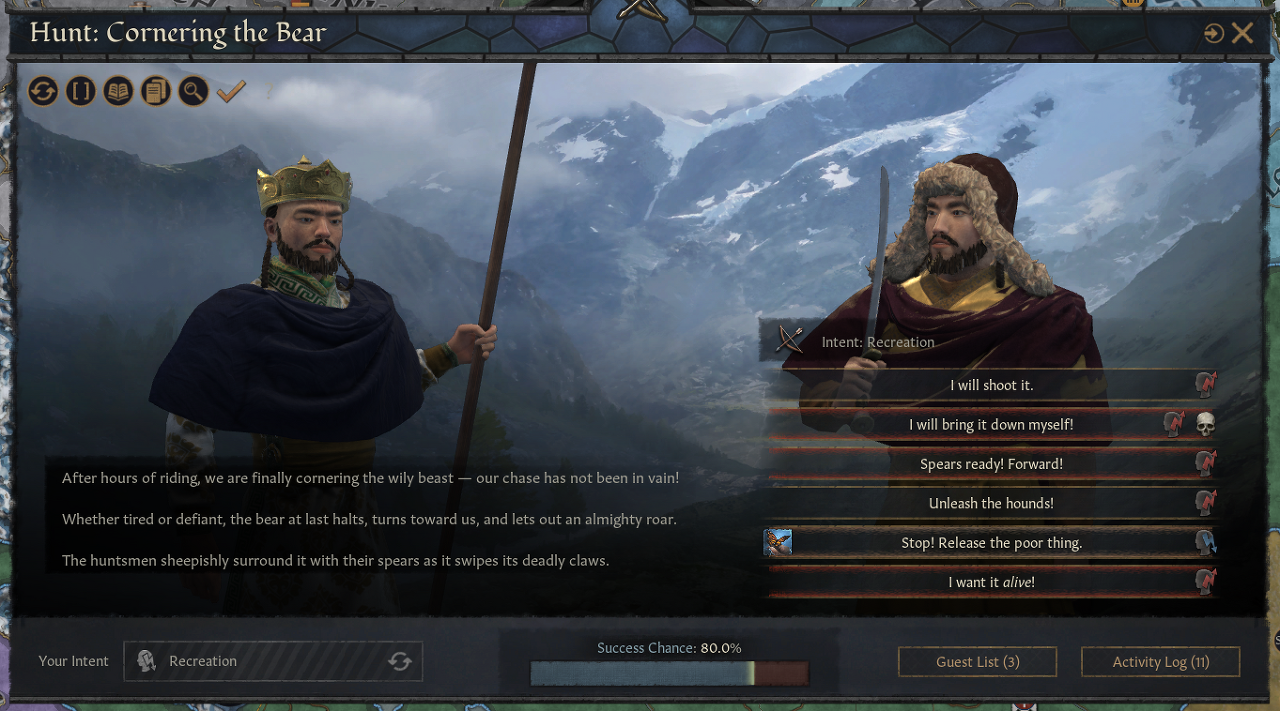Close the hunt event window
Image resolution: width=1280 pixels, height=711 pixels.
(1243, 33)
